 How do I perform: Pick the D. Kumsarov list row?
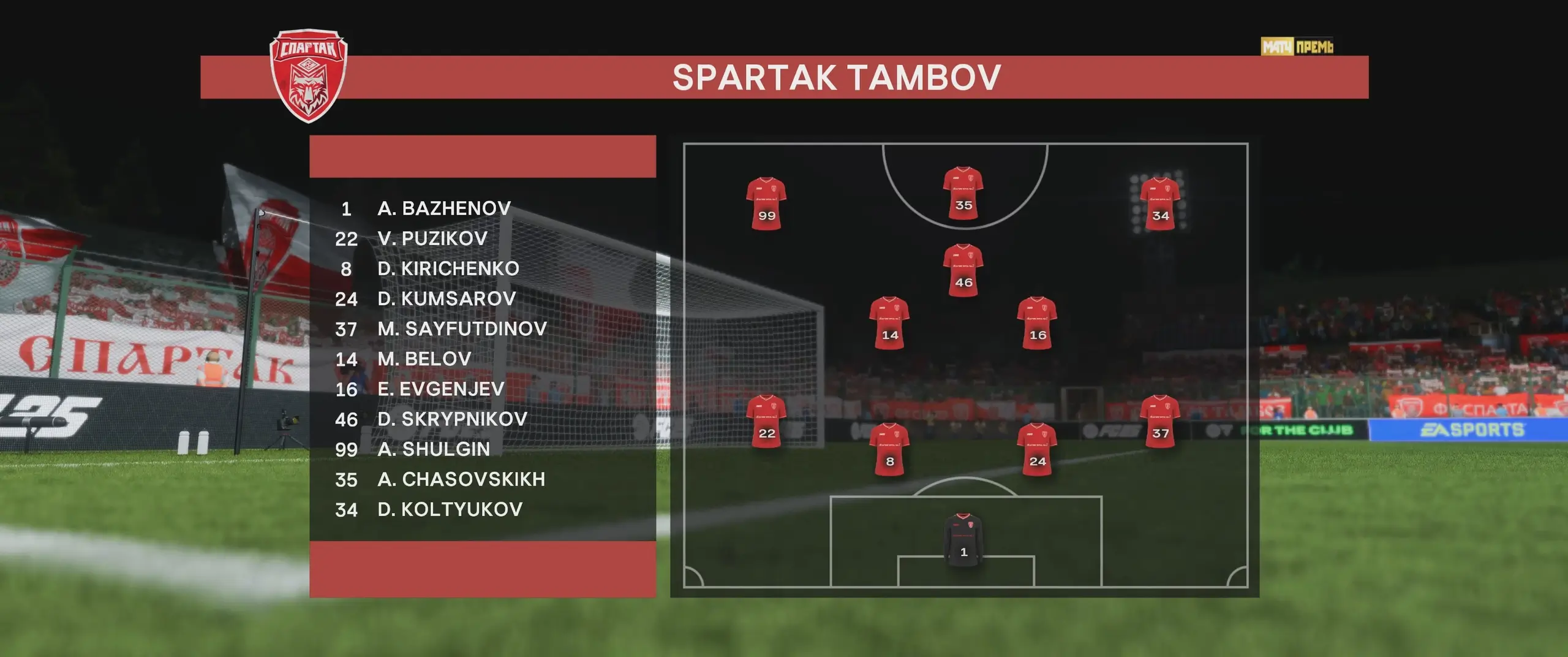[447, 298]
